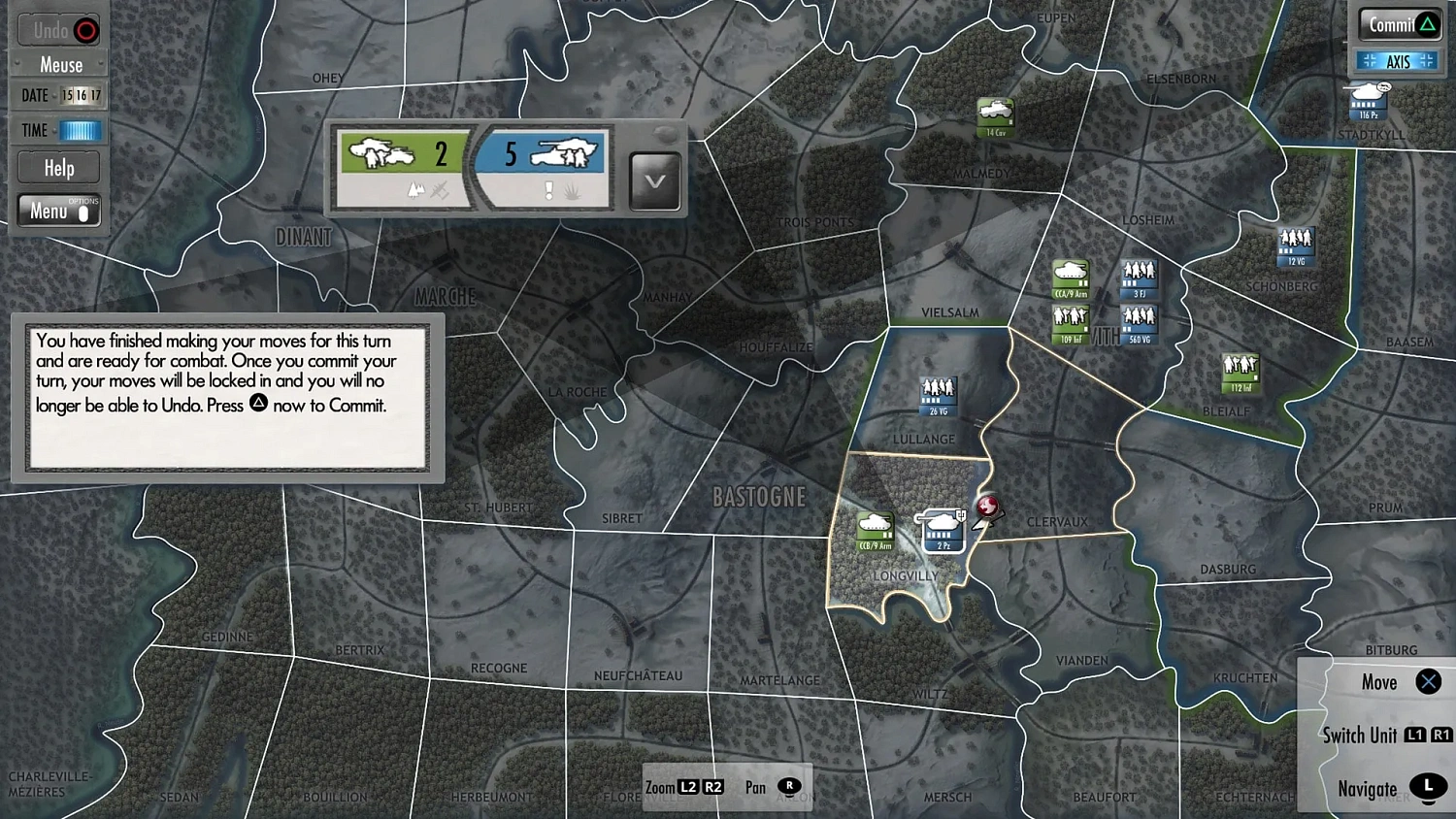The image size is (1456, 819).
Task: Collapse the combat preview panel with the chevron
Action: pyautogui.click(x=653, y=180)
